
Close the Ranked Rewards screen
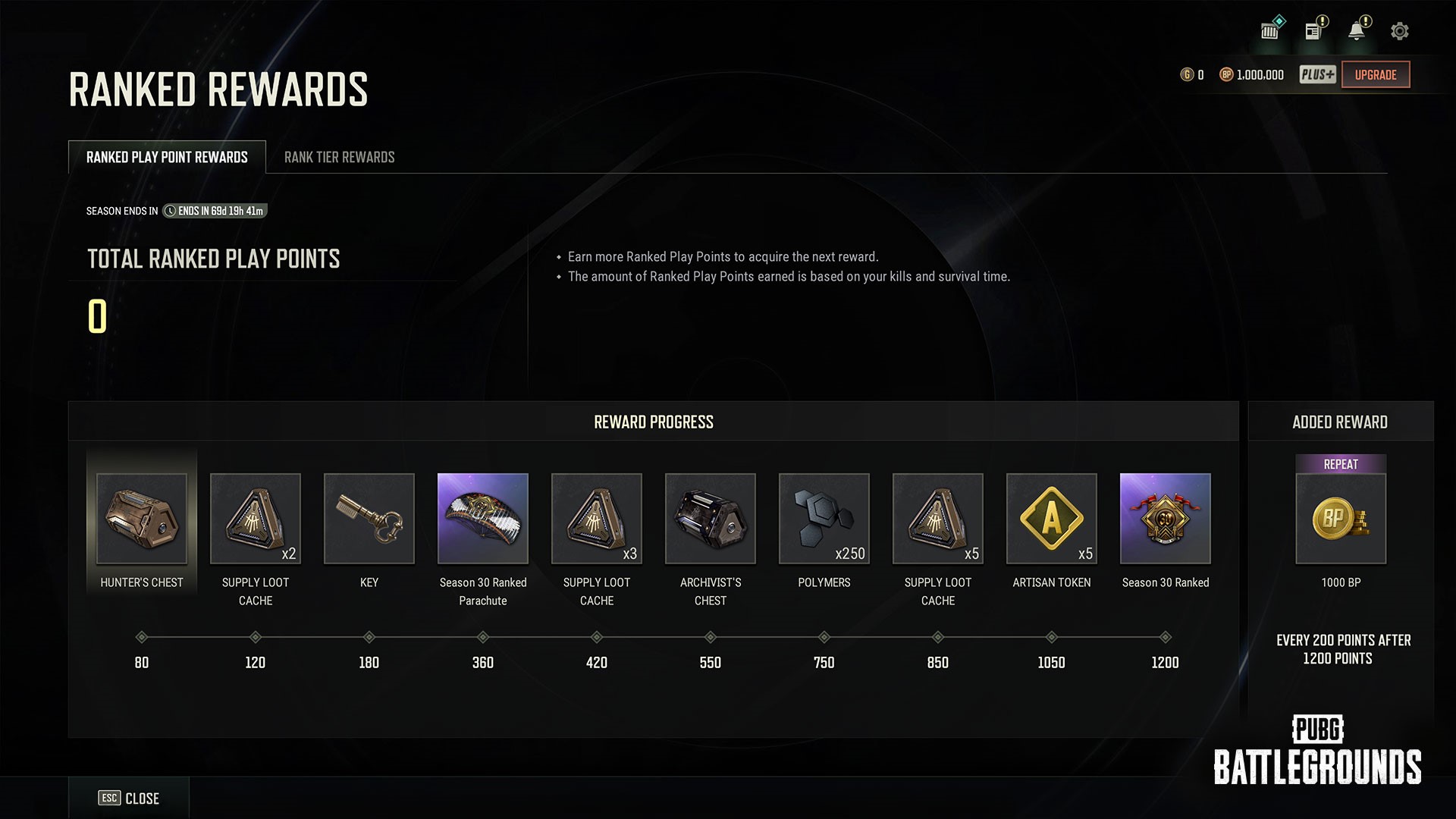point(129,798)
